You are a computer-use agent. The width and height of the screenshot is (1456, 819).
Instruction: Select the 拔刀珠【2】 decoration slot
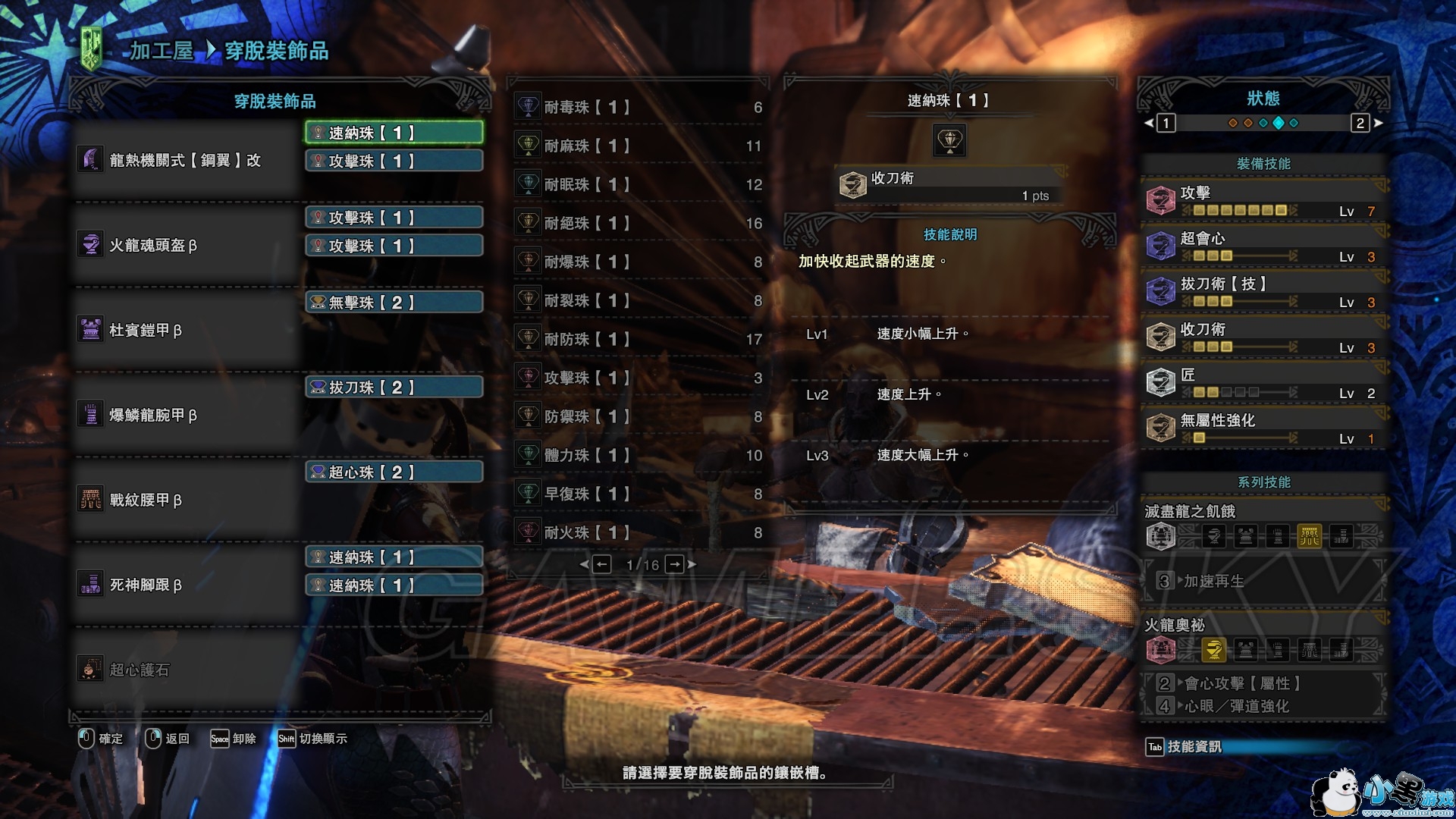tap(394, 388)
